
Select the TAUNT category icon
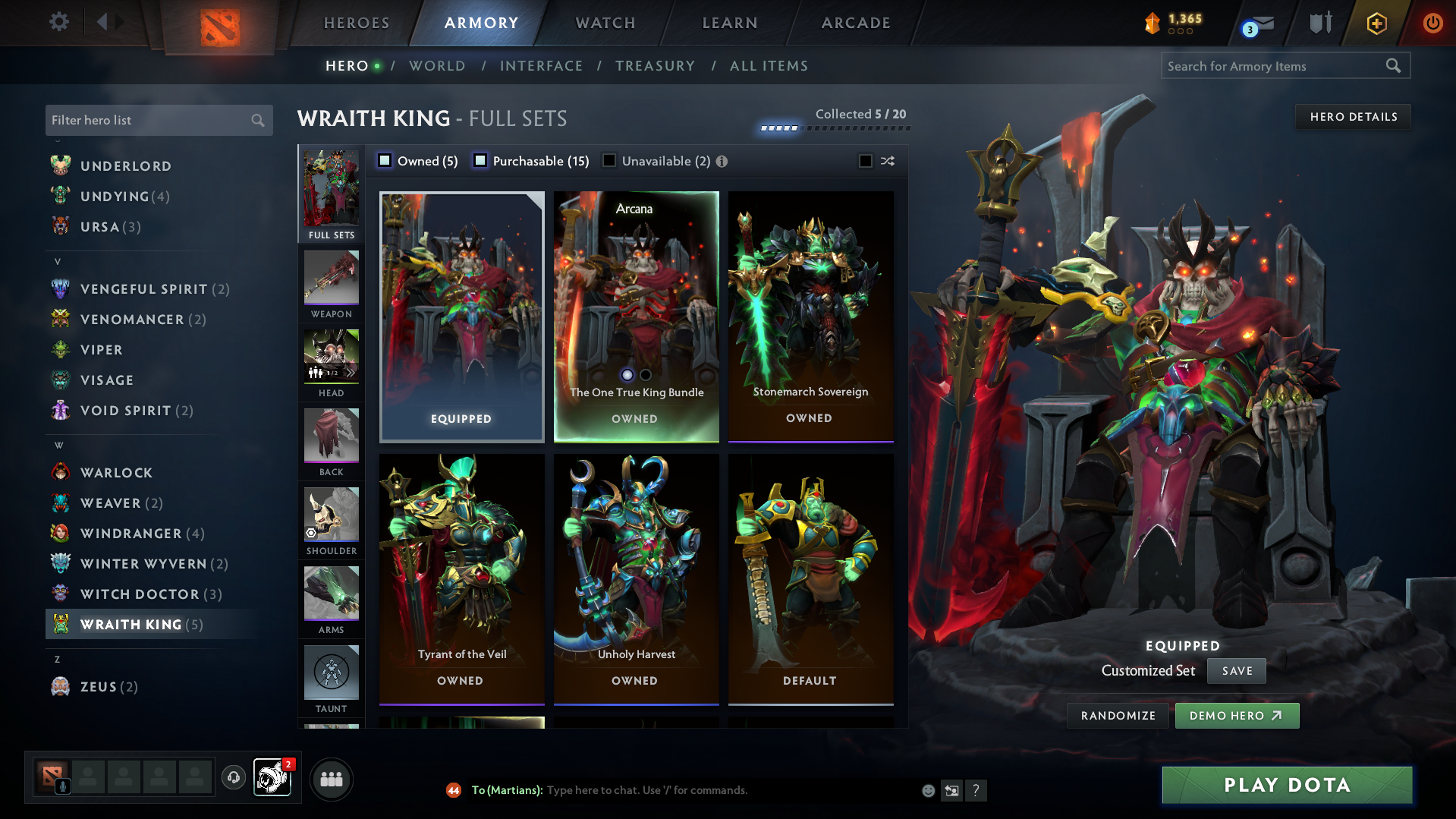(x=331, y=673)
